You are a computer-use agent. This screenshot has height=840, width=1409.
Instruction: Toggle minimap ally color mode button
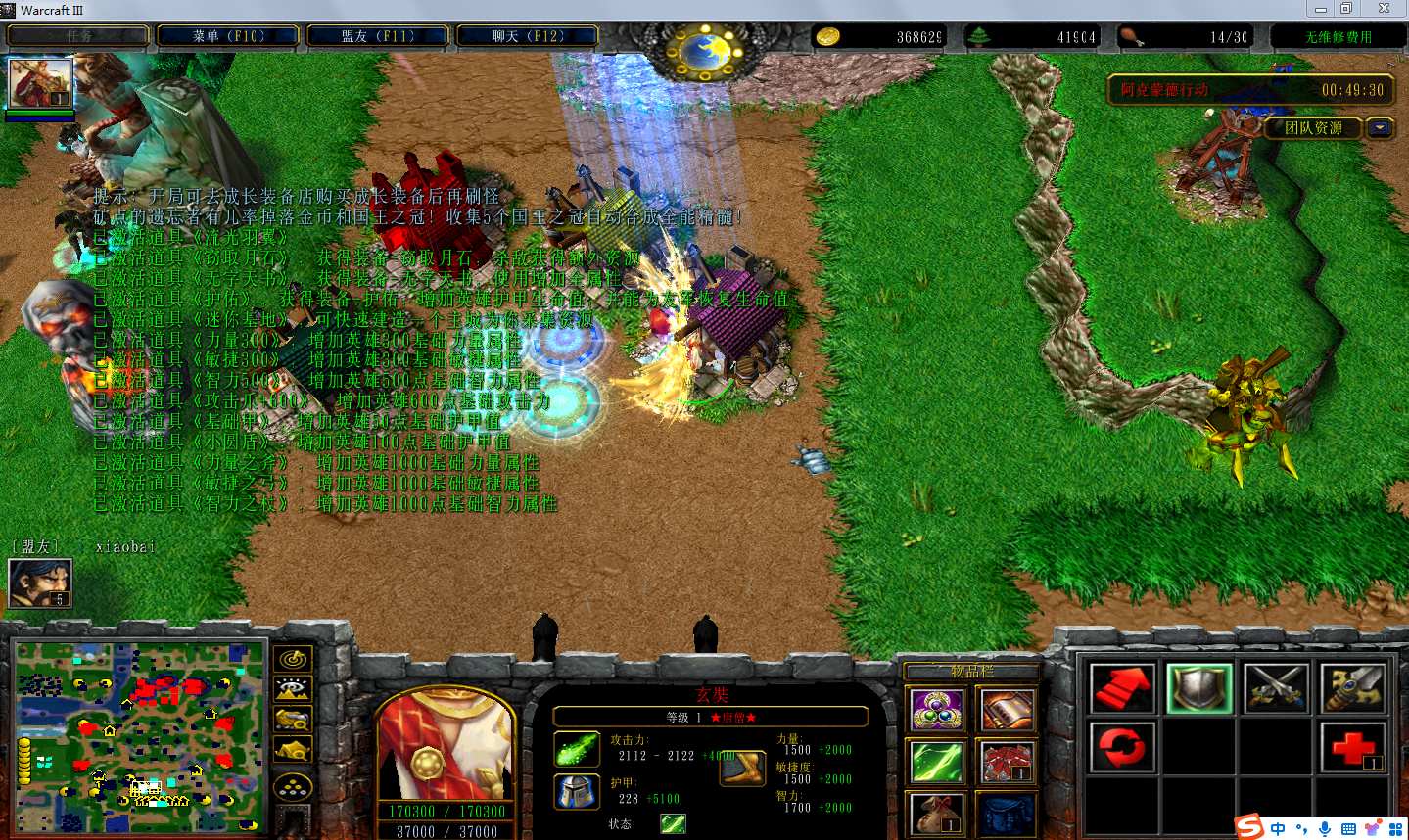pyautogui.click(x=293, y=721)
